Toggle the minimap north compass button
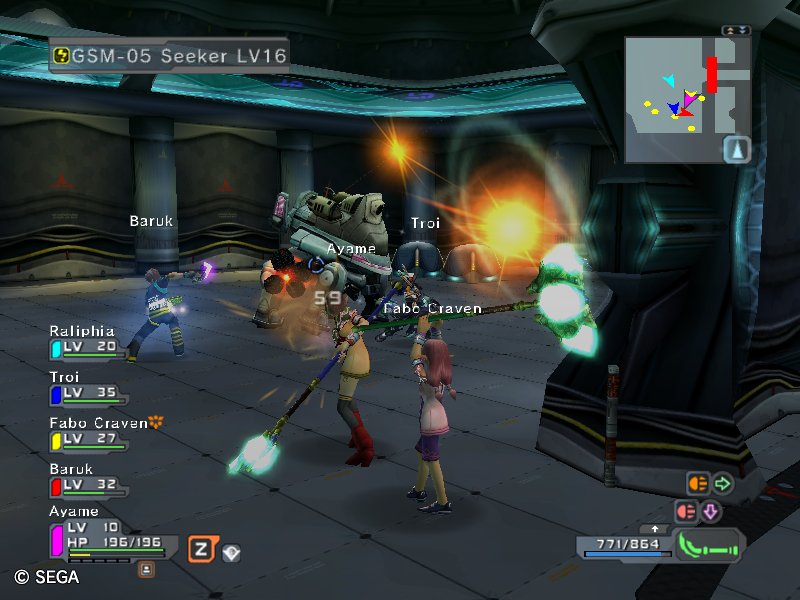The height and width of the screenshot is (600, 800). [736, 150]
